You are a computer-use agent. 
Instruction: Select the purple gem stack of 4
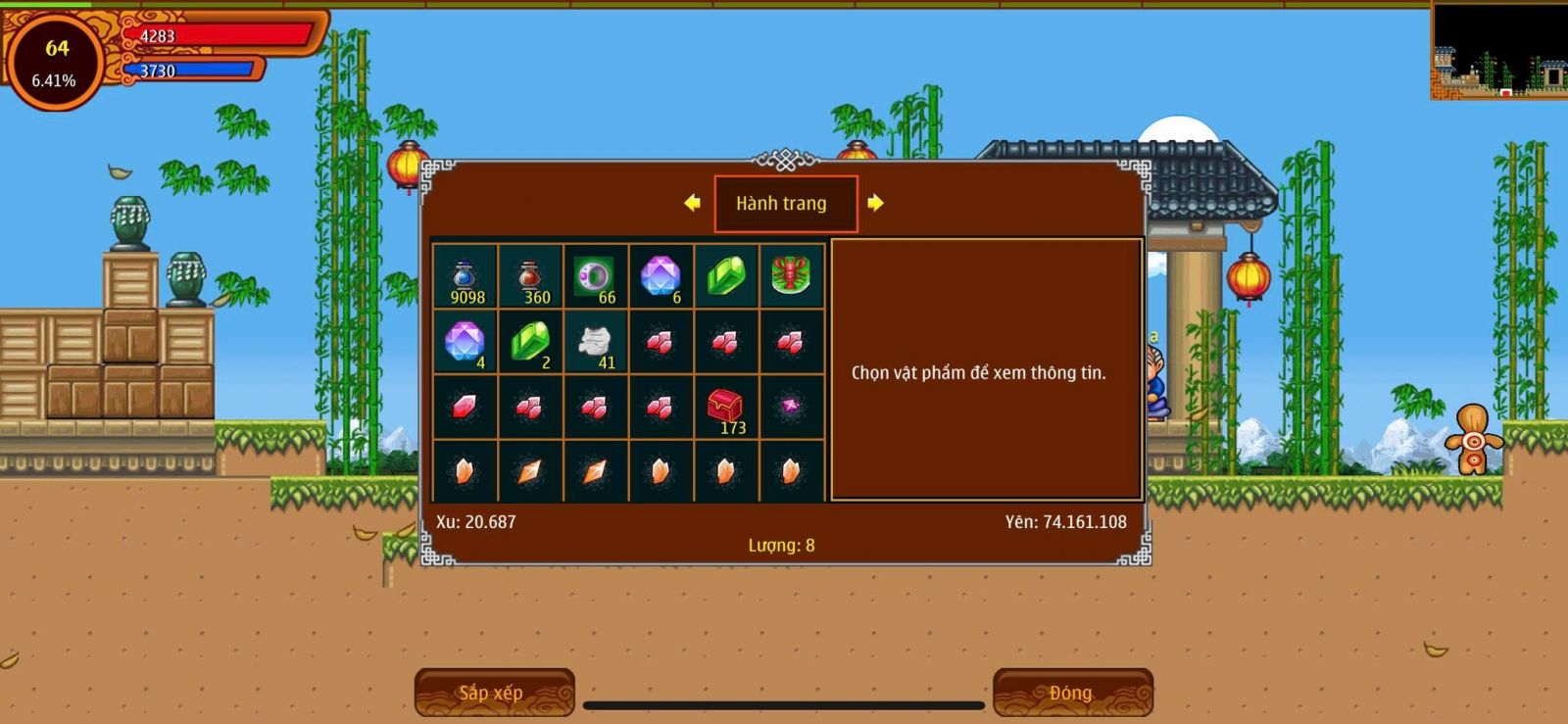click(465, 342)
